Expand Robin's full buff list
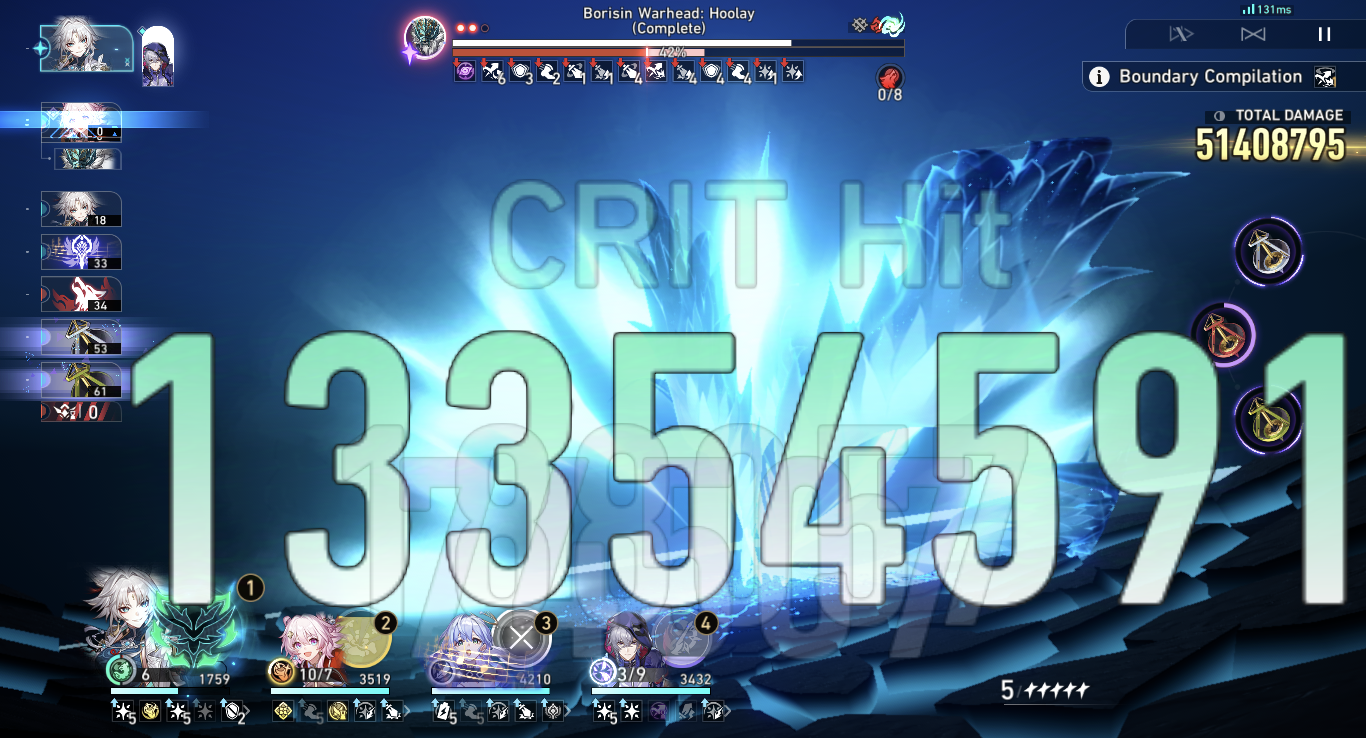The image size is (1366, 738). 565,708
